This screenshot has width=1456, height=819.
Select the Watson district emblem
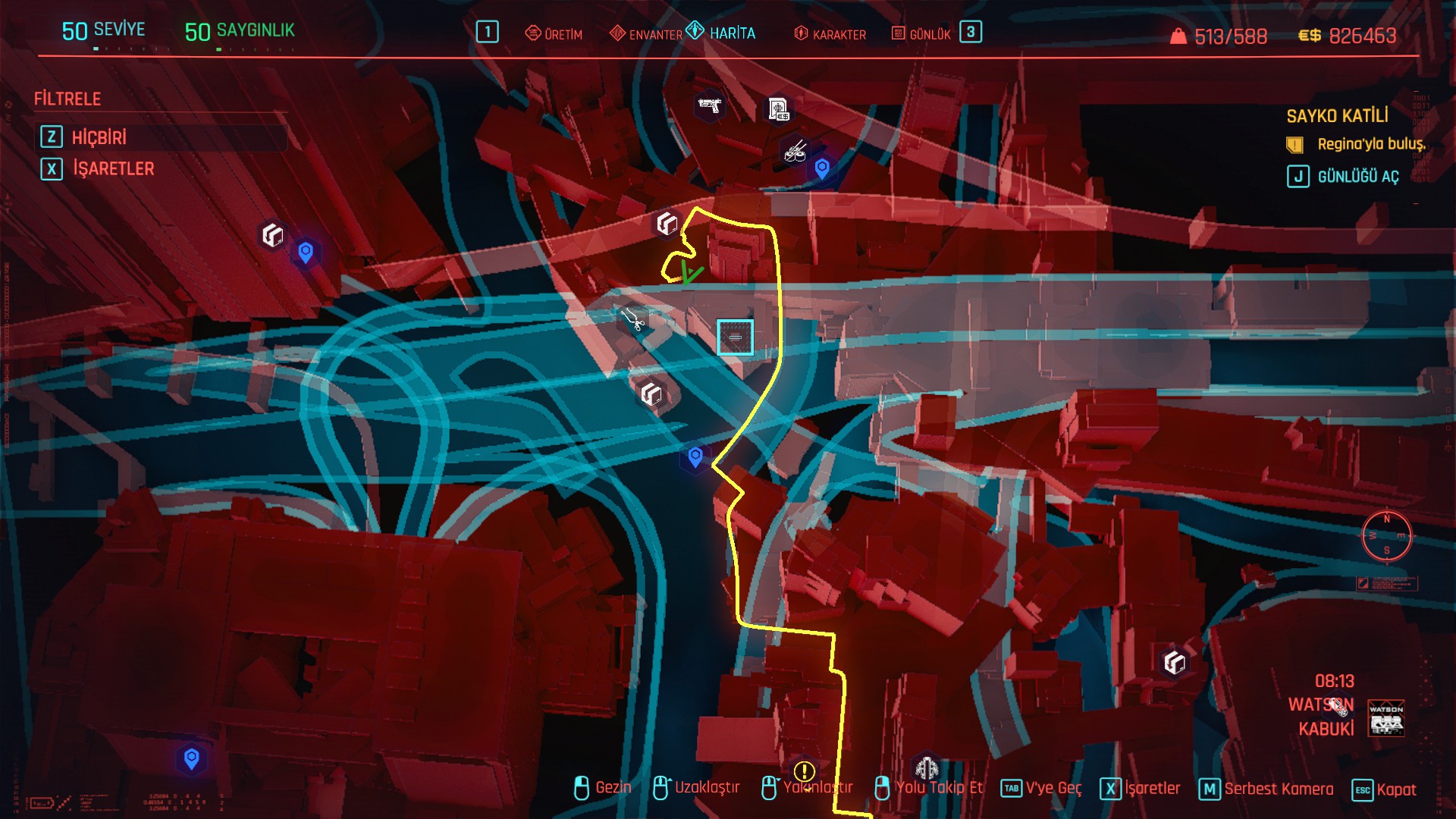click(1385, 718)
